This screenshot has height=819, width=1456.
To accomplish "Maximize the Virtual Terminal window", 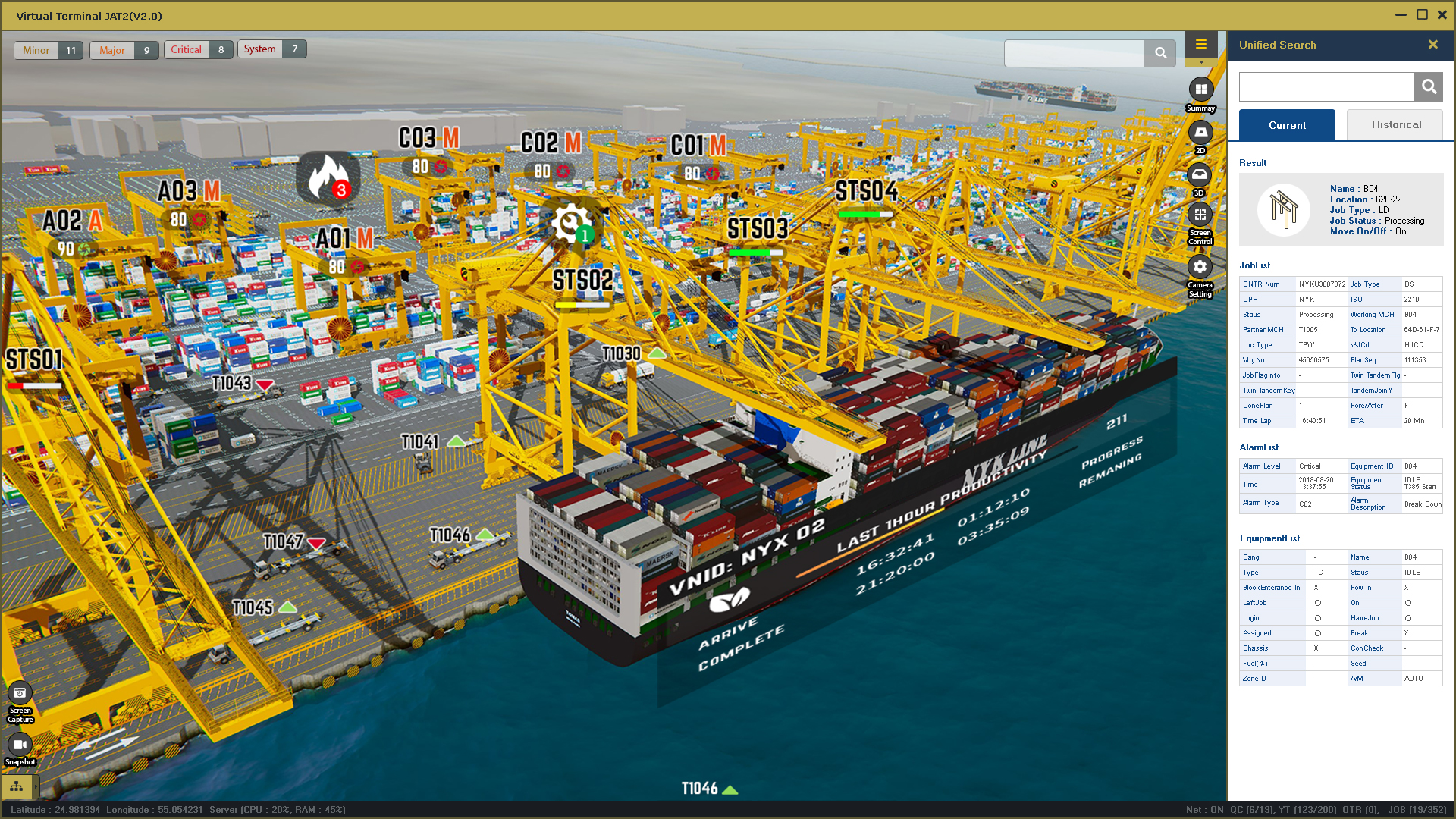I will tap(1423, 15).
